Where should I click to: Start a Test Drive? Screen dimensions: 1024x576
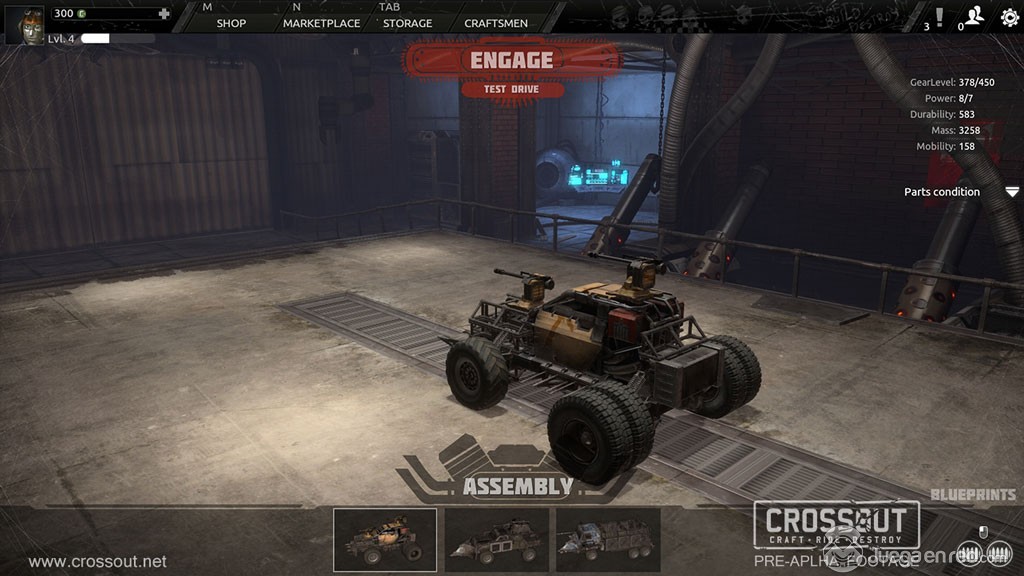click(x=512, y=90)
